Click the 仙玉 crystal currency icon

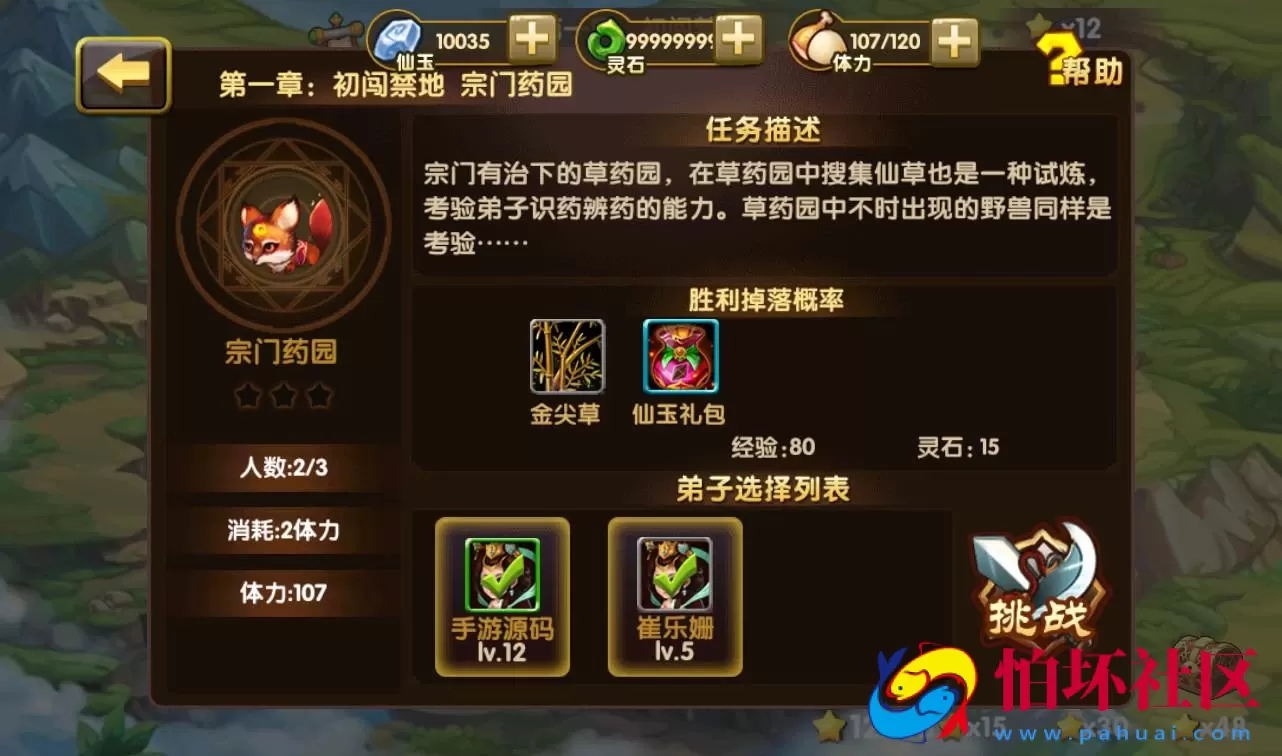[x=398, y=40]
